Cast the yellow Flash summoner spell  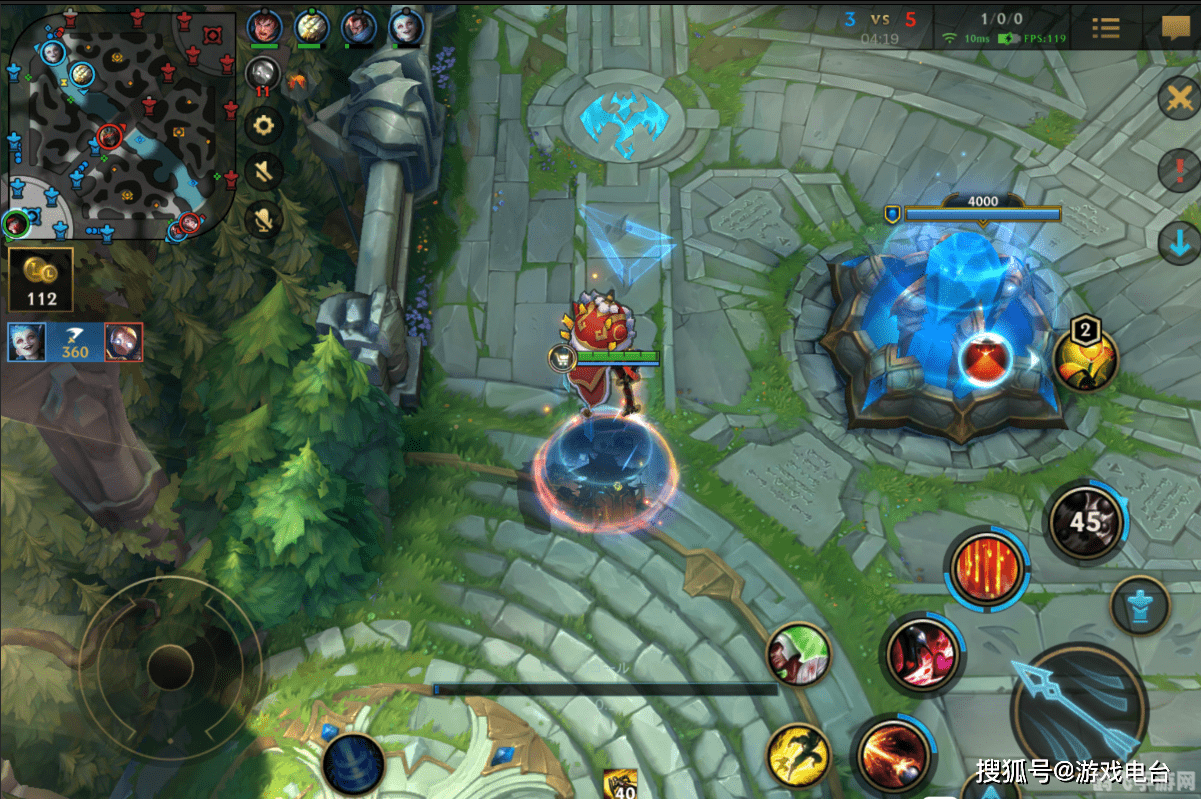pyautogui.click(x=800, y=756)
